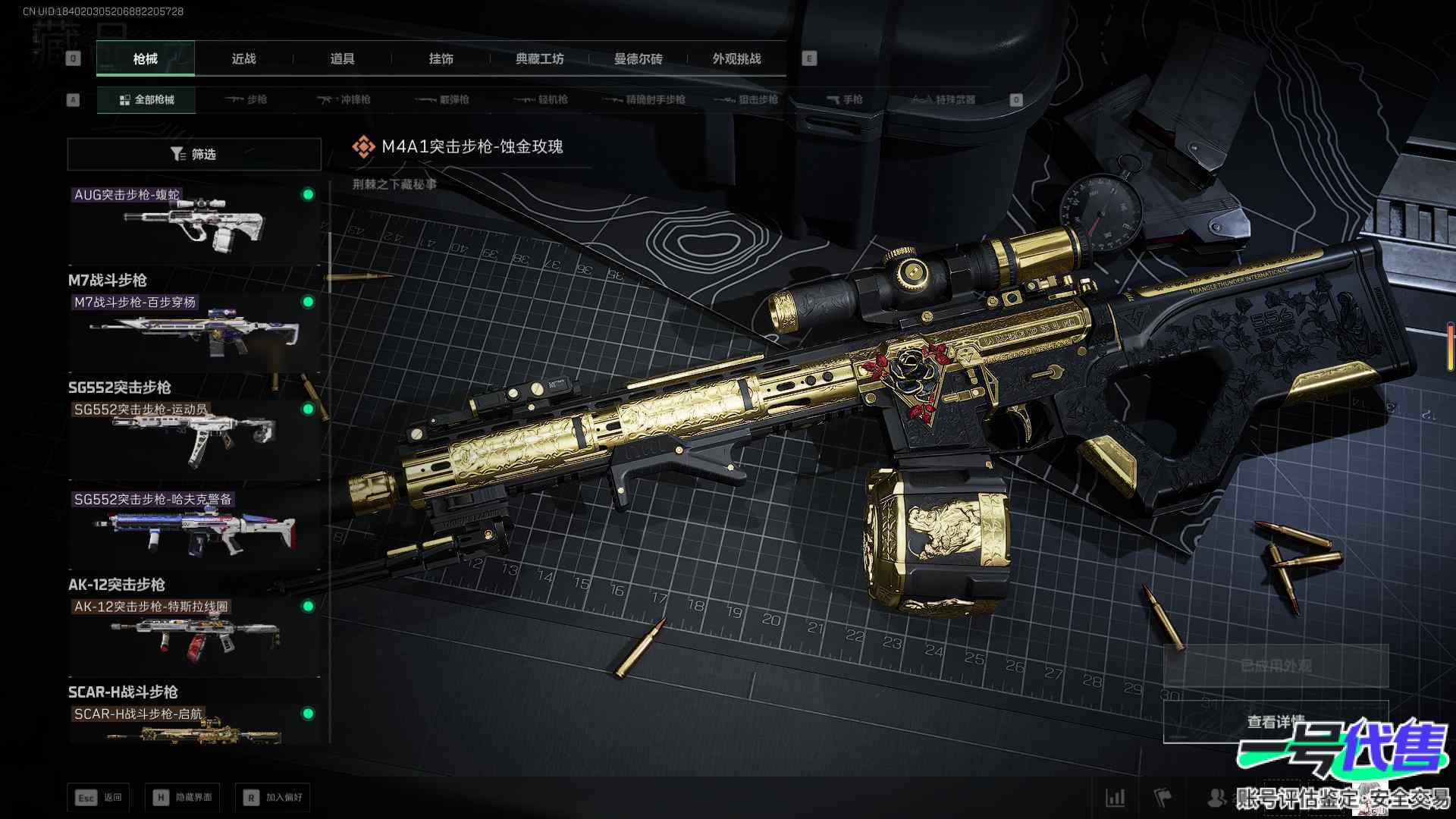Open the 曼德尔砖 tab

coord(638,58)
